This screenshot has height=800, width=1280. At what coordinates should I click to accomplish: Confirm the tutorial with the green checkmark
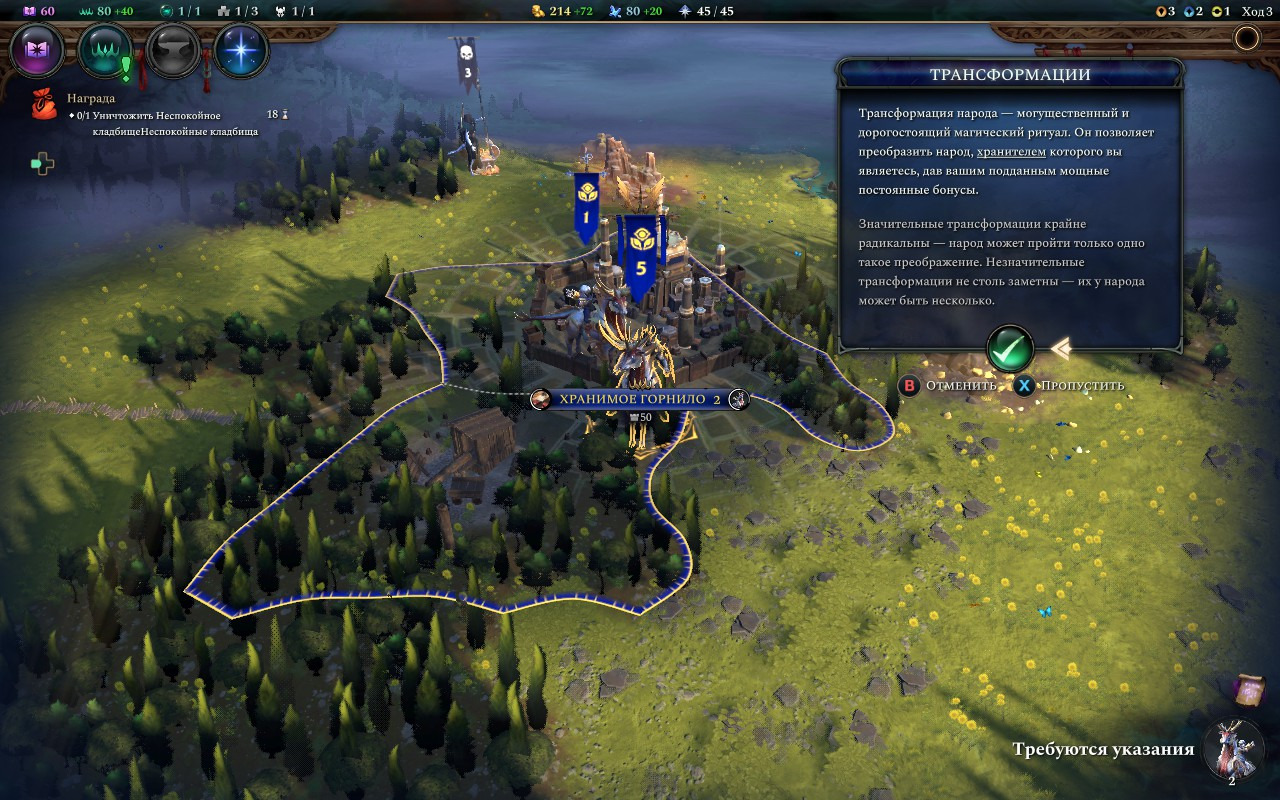[1009, 349]
